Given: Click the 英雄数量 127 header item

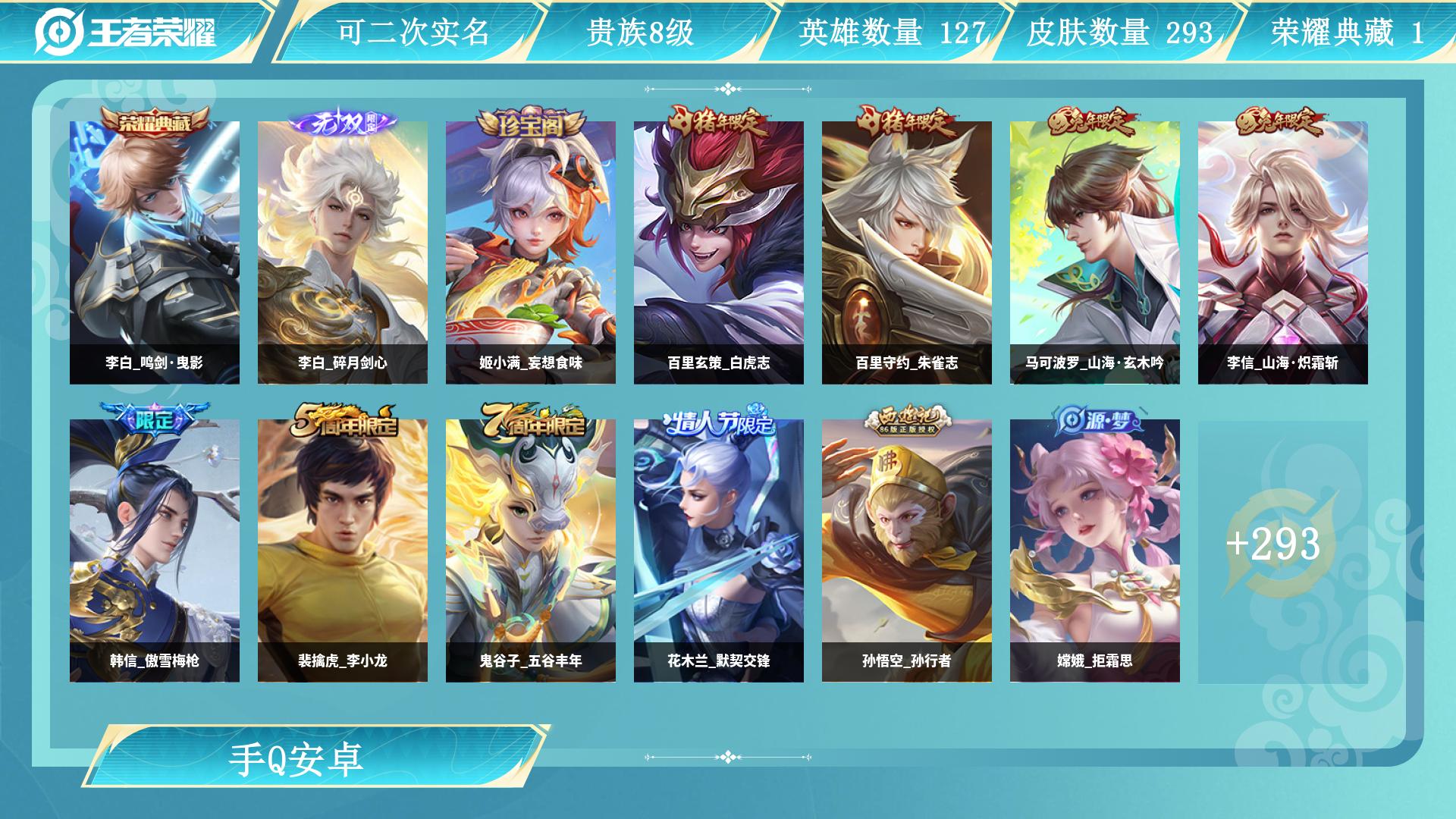Looking at the screenshot, I should 891,31.
